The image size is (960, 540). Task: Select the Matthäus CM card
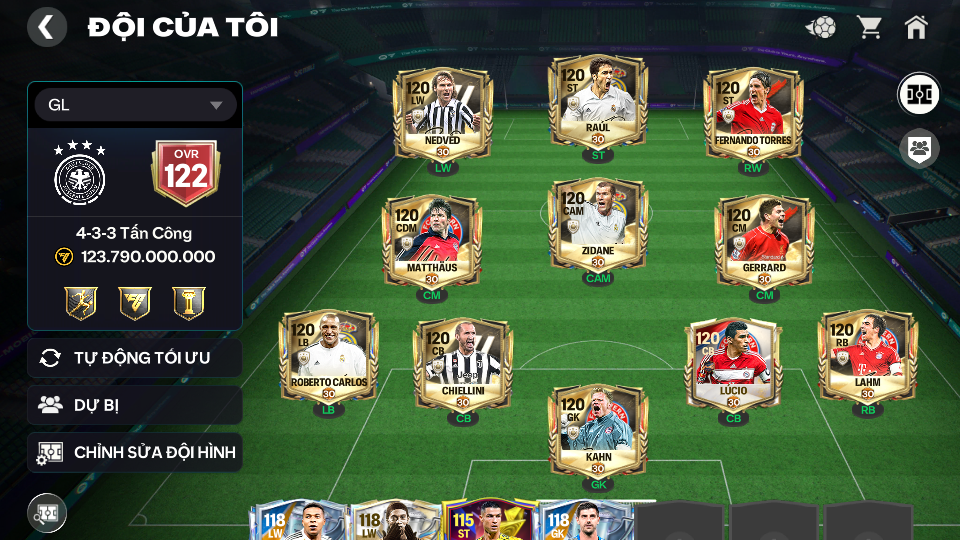tap(432, 238)
